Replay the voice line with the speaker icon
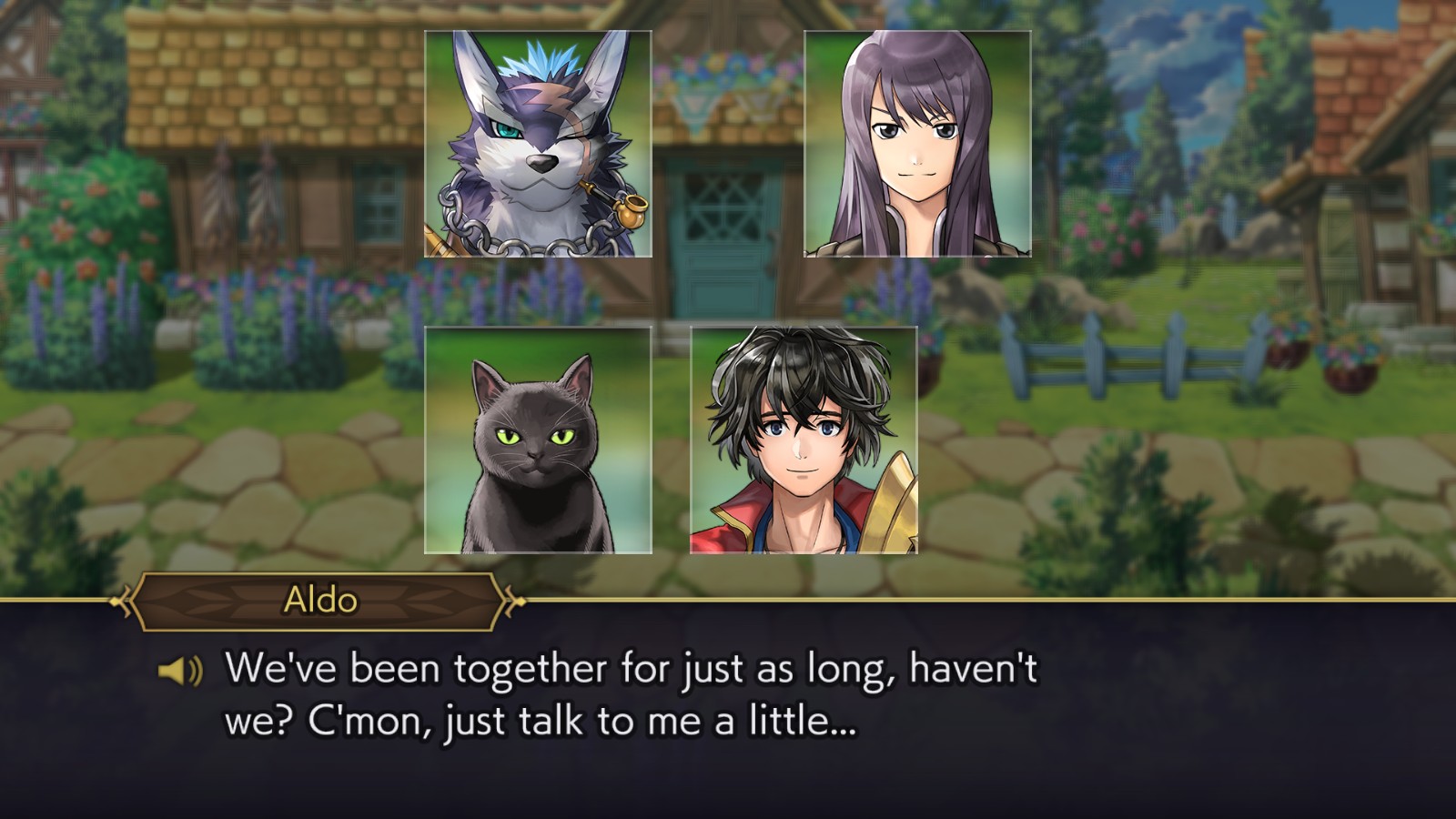The image size is (1456, 819). [x=179, y=672]
